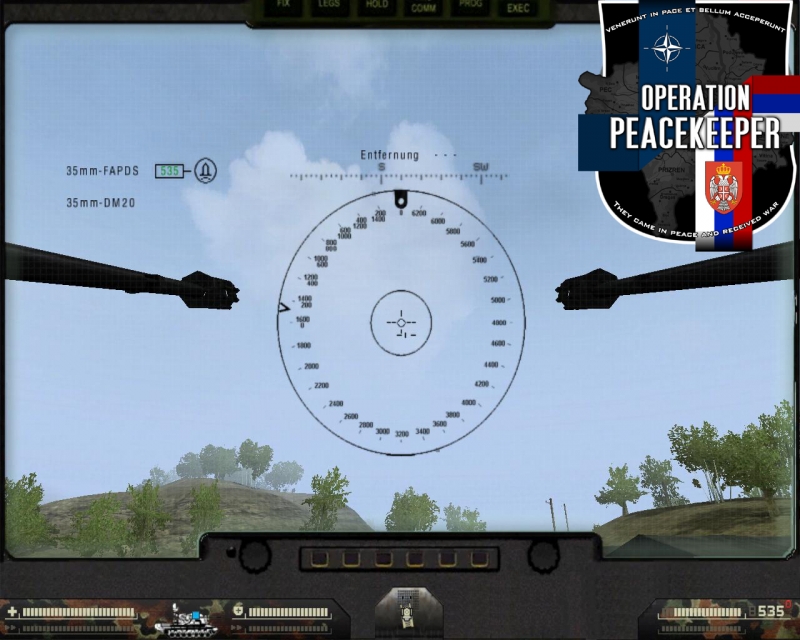Click the shell icon beside the ammo counter
Screen dimensions: 800x640
click(x=206, y=170)
